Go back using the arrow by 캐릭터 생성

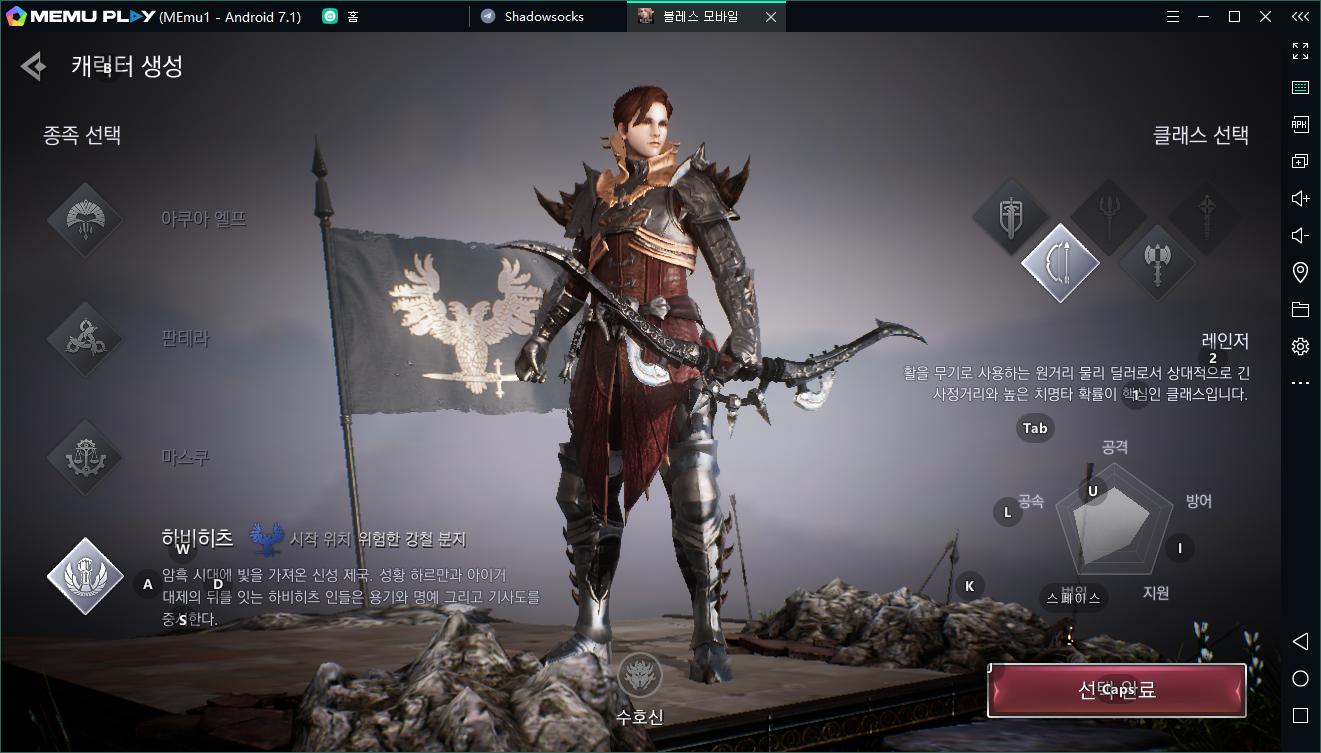33,67
